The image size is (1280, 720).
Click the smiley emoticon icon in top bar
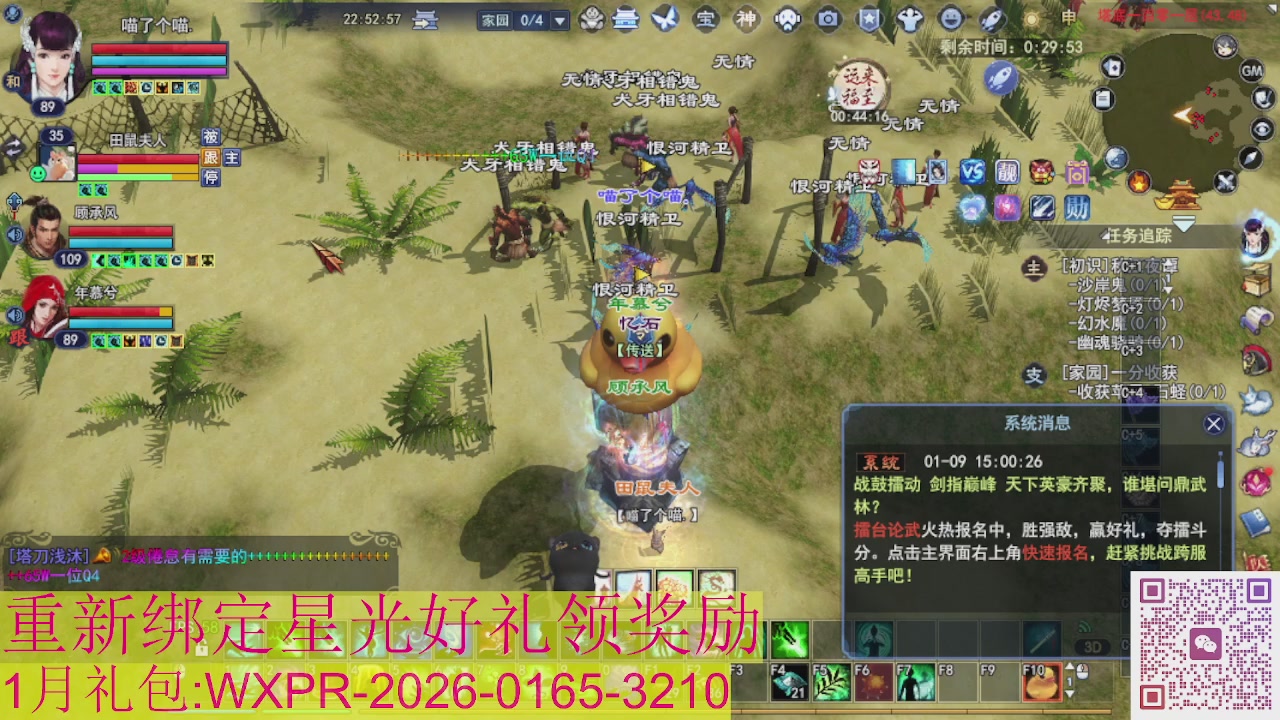951,18
